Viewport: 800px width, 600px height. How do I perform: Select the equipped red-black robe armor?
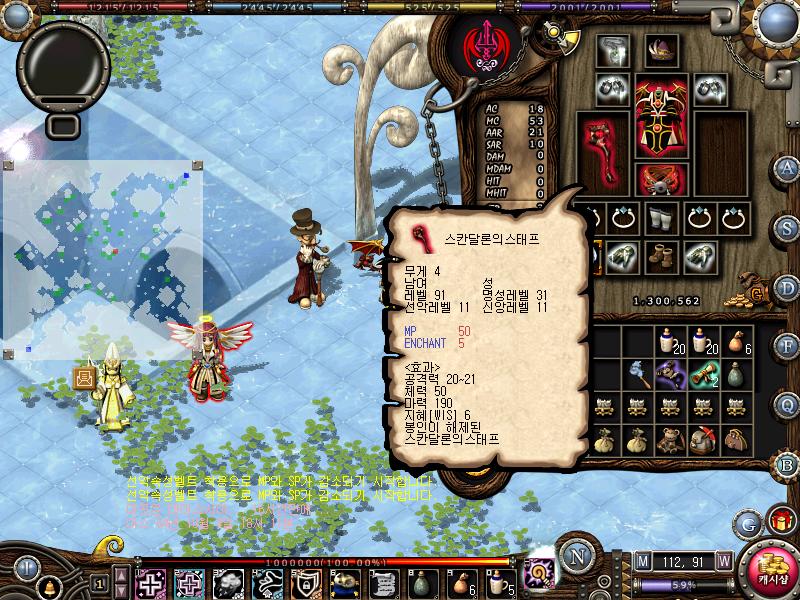tap(661, 119)
